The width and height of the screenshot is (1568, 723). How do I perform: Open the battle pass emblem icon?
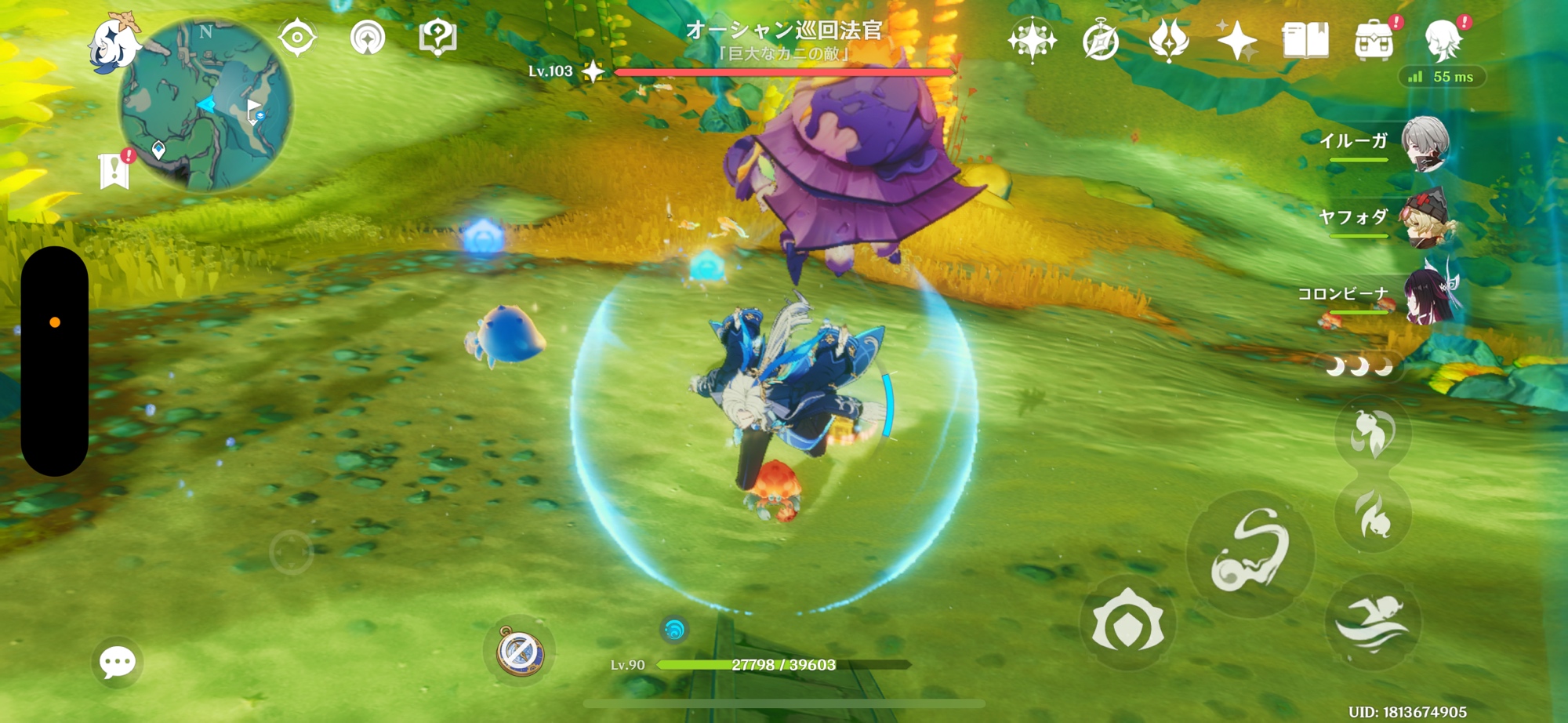click(x=1169, y=40)
